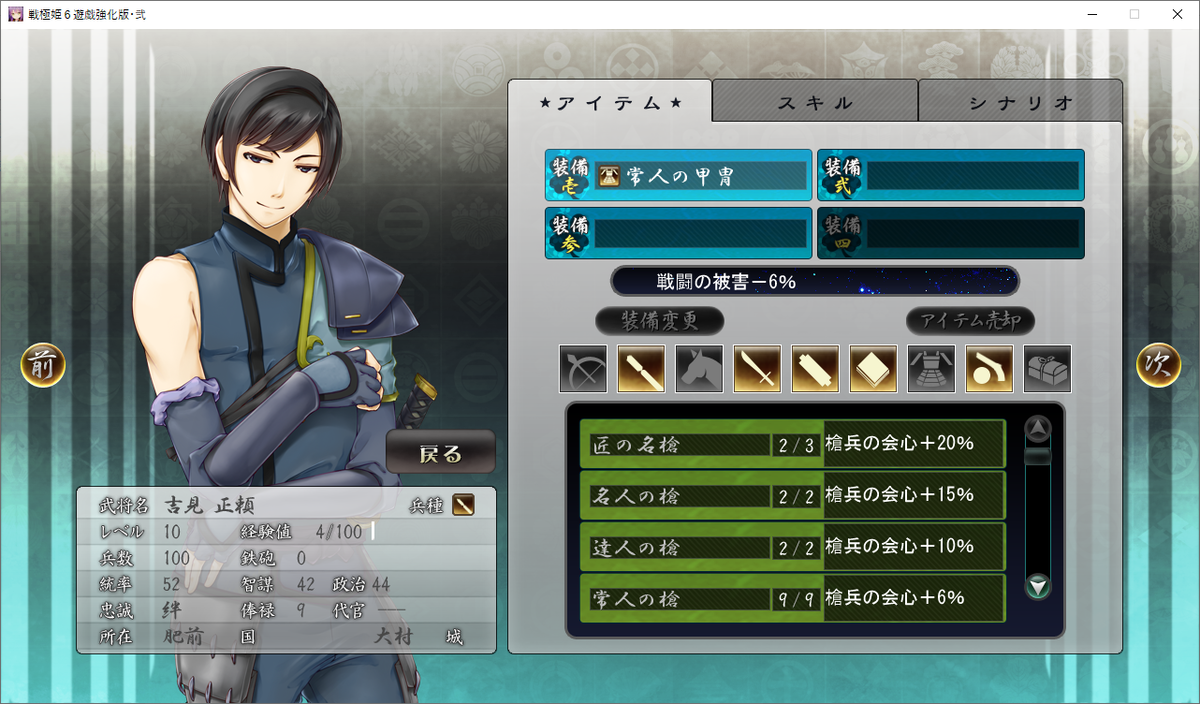Go back with the 戻る button
Image resolution: width=1200 pixels, height=704 pixels.
440,453
